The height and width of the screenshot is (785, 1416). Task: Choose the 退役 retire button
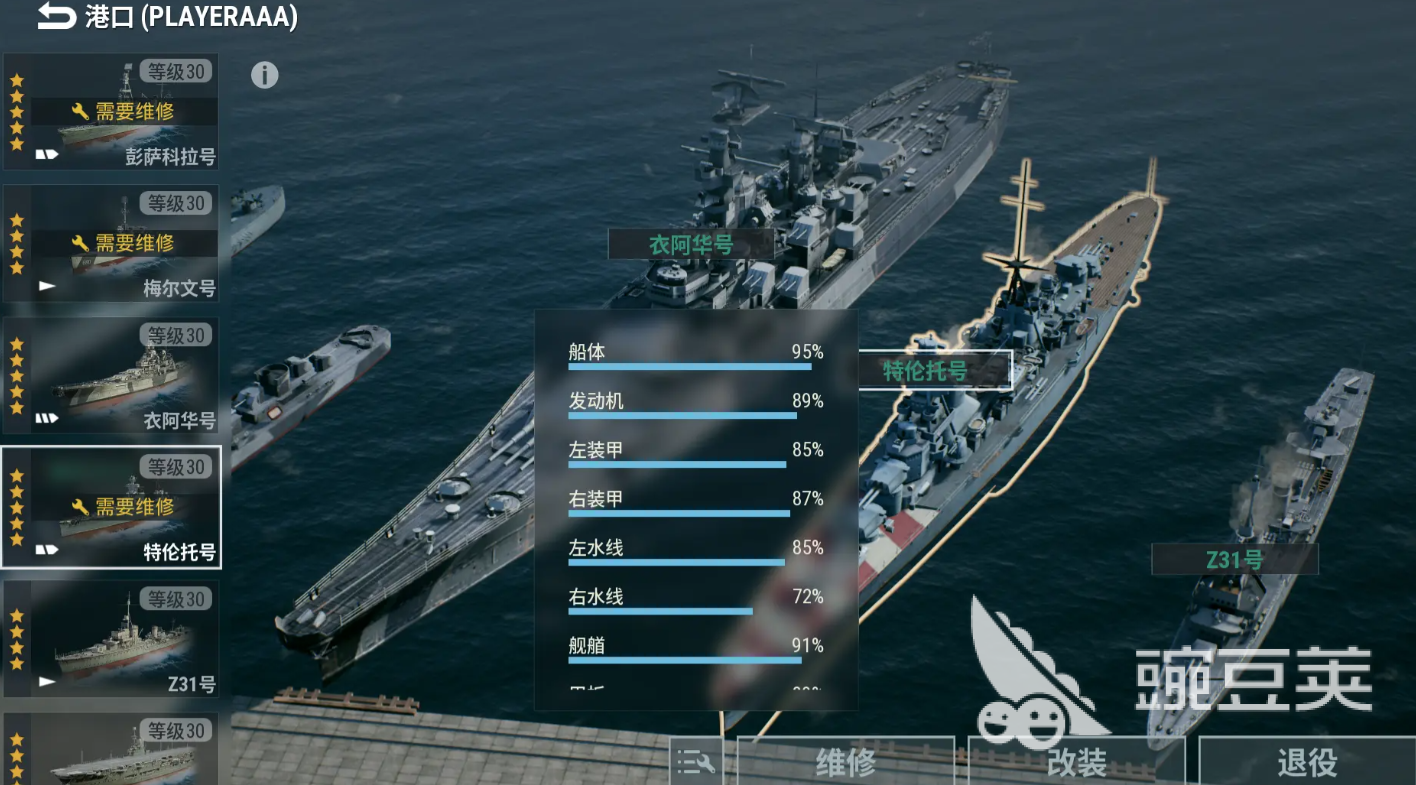point(1306,763)
